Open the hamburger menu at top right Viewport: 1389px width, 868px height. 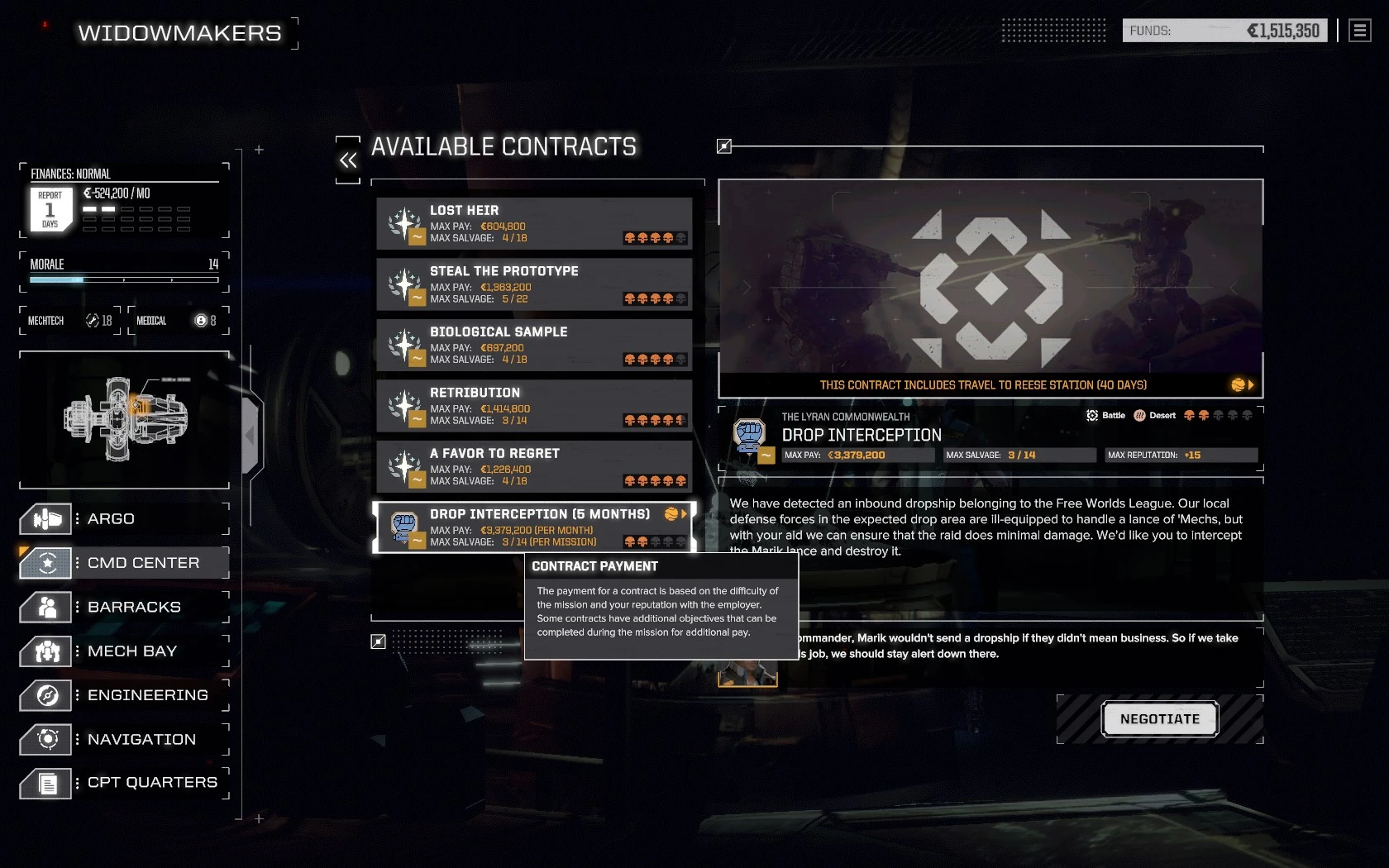[1358, 30]
